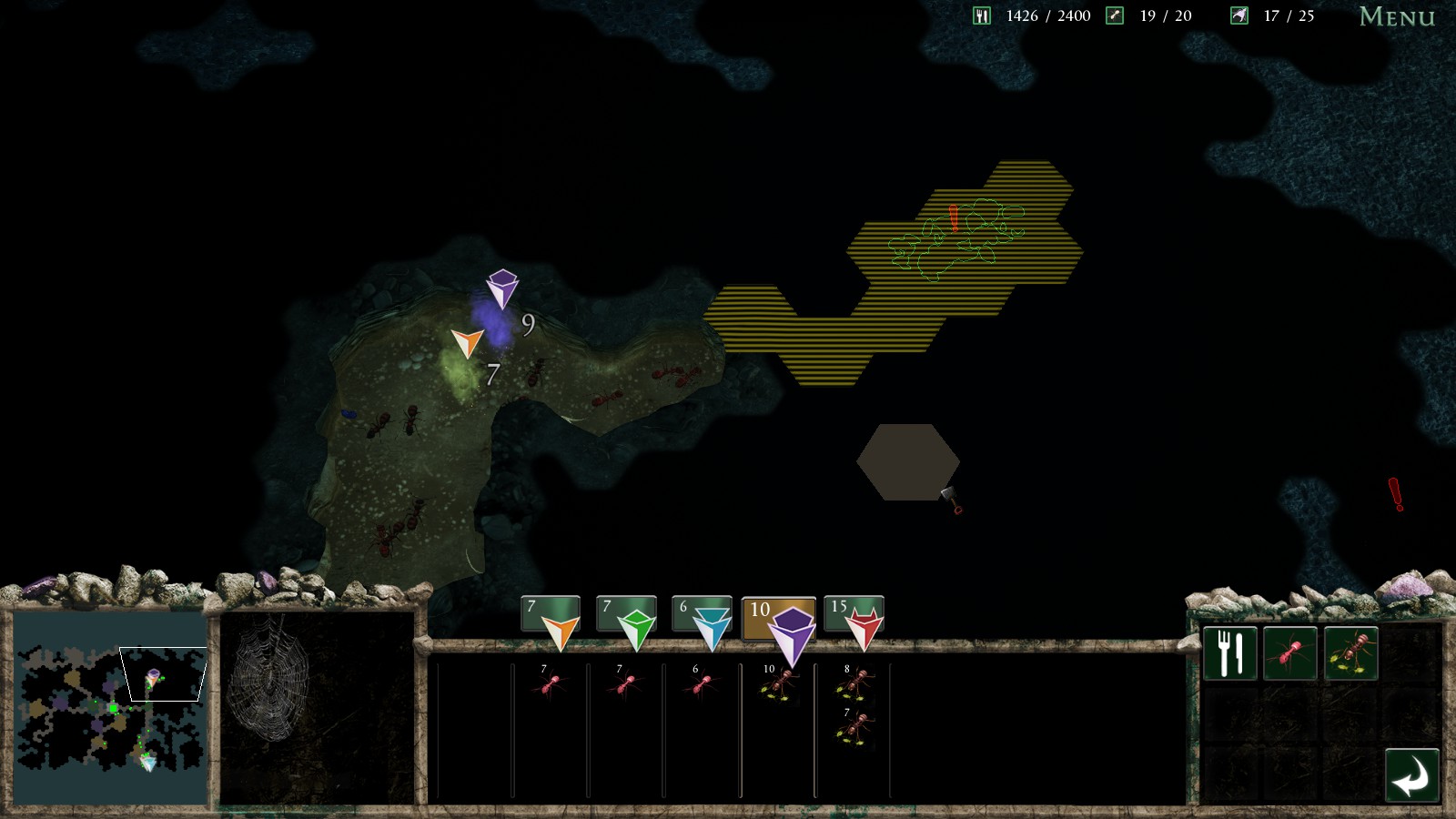
Task: Click the ant icon in green group column
Action: tap(624, 684)
